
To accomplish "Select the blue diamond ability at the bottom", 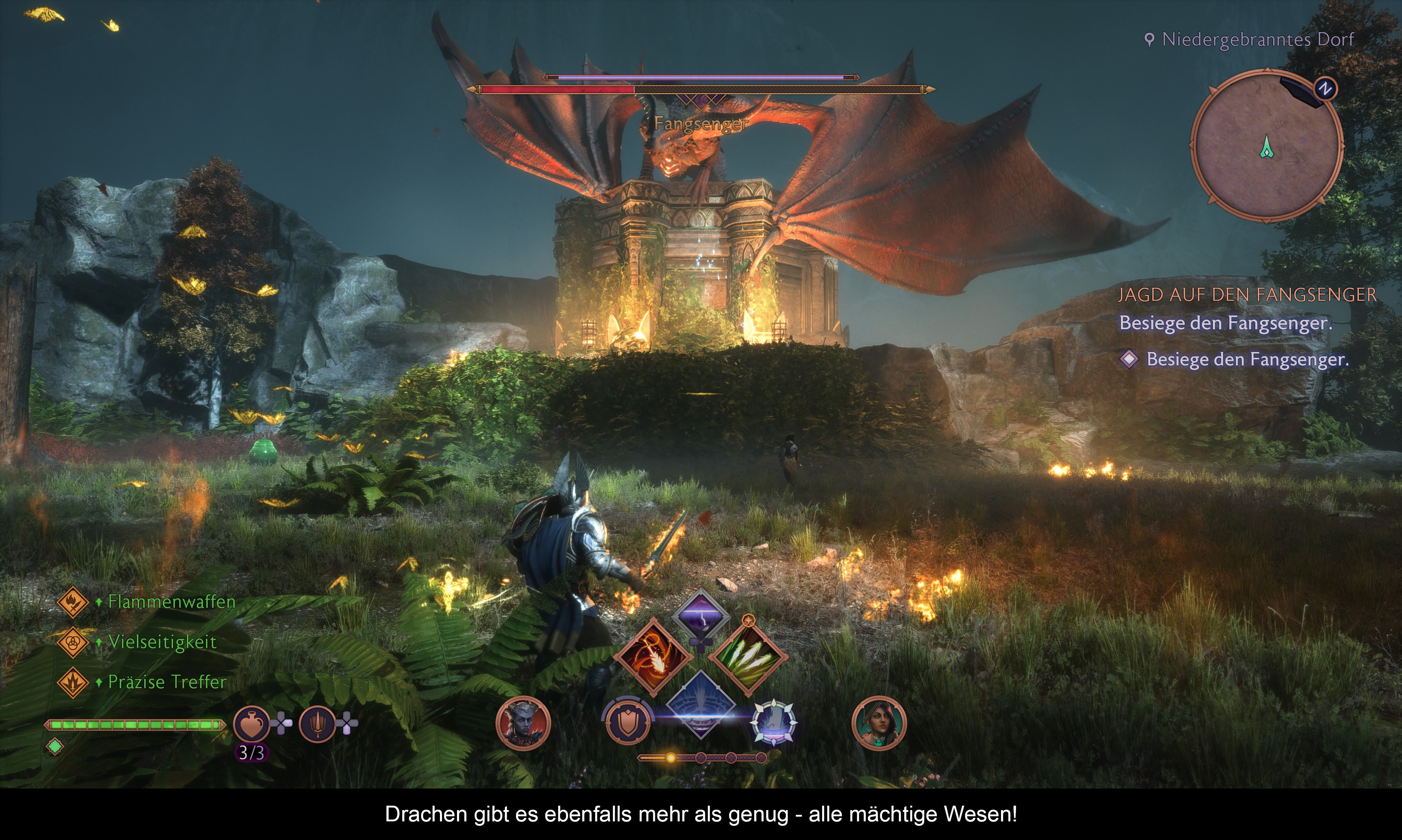I will [701, 705].
